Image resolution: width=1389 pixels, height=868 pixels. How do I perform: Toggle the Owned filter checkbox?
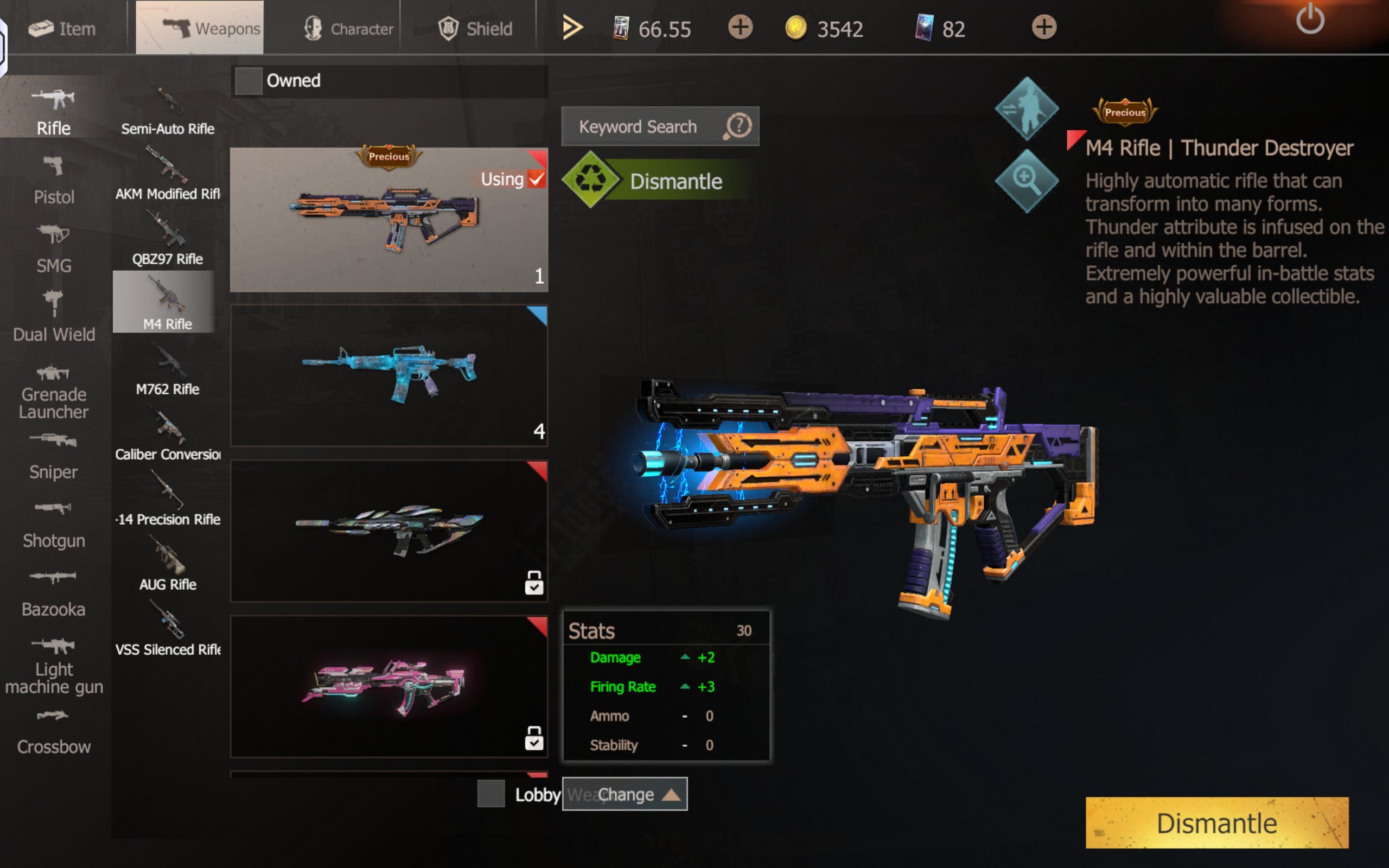[x=249, y=81]
